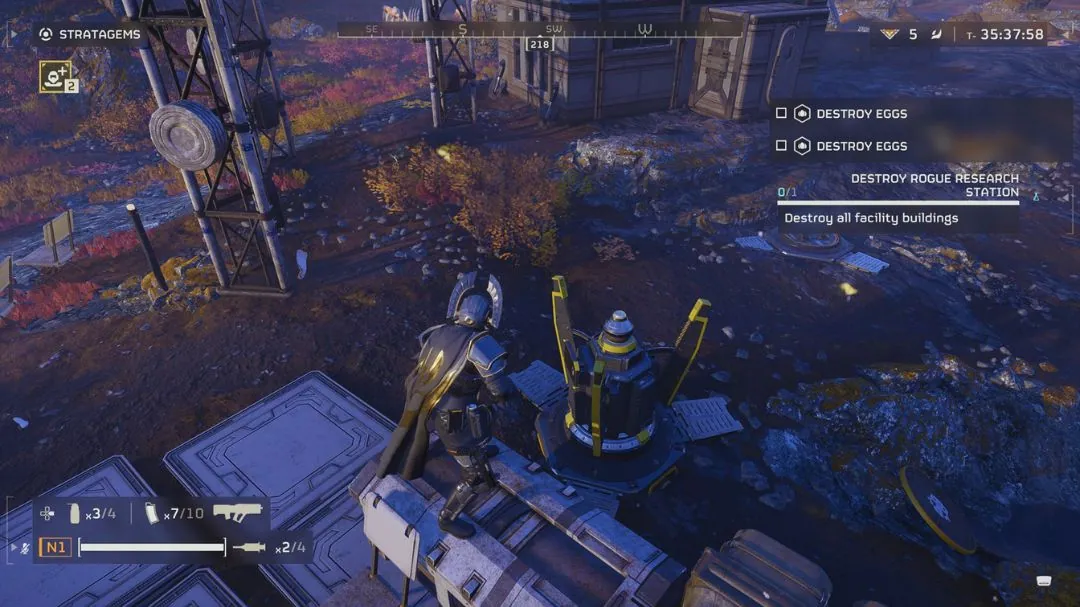Select the grenade icon
1080x607 pixels.
[x=73, y=514]
